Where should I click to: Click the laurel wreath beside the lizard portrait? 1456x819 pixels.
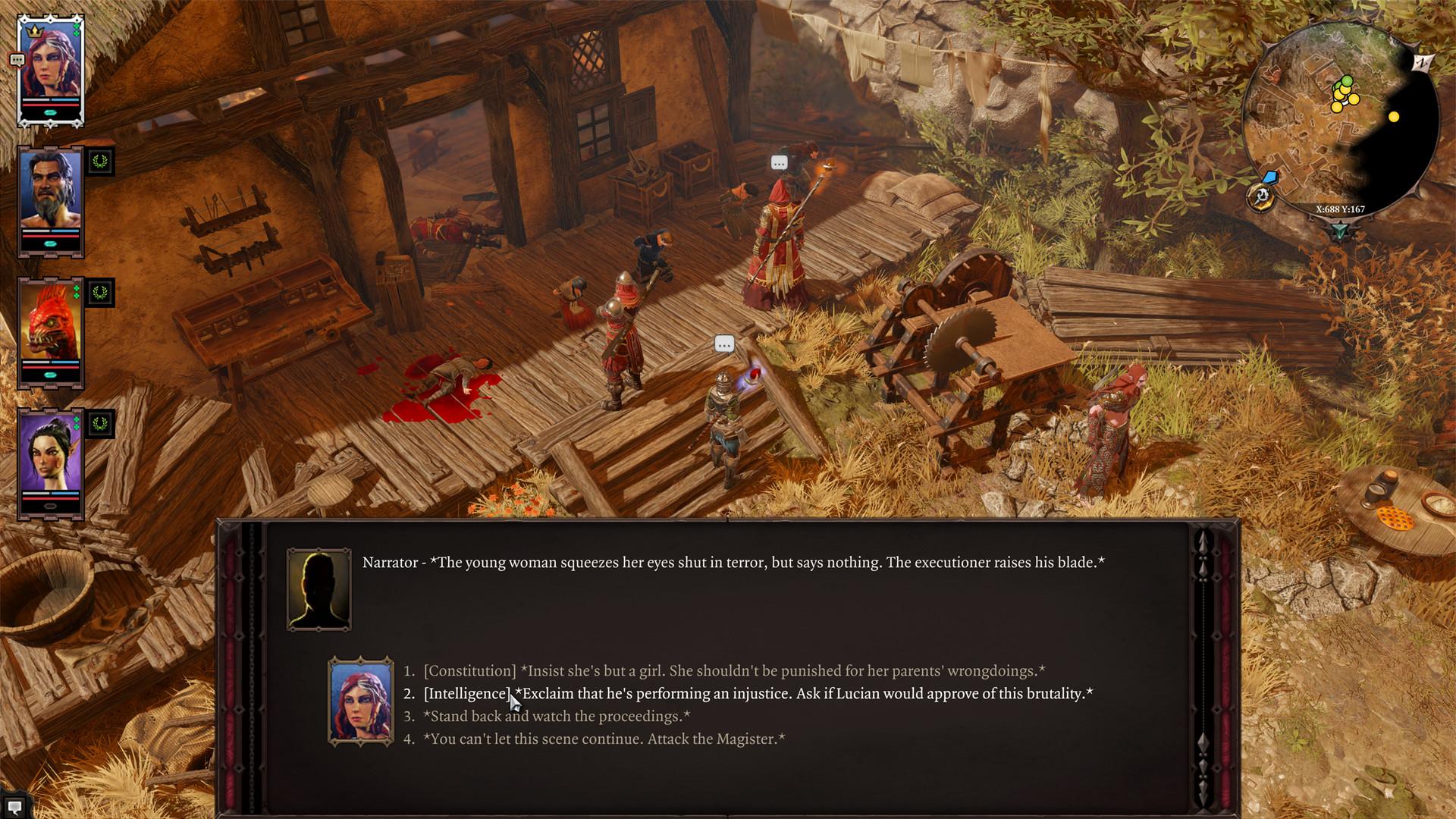tap(99, 294)
